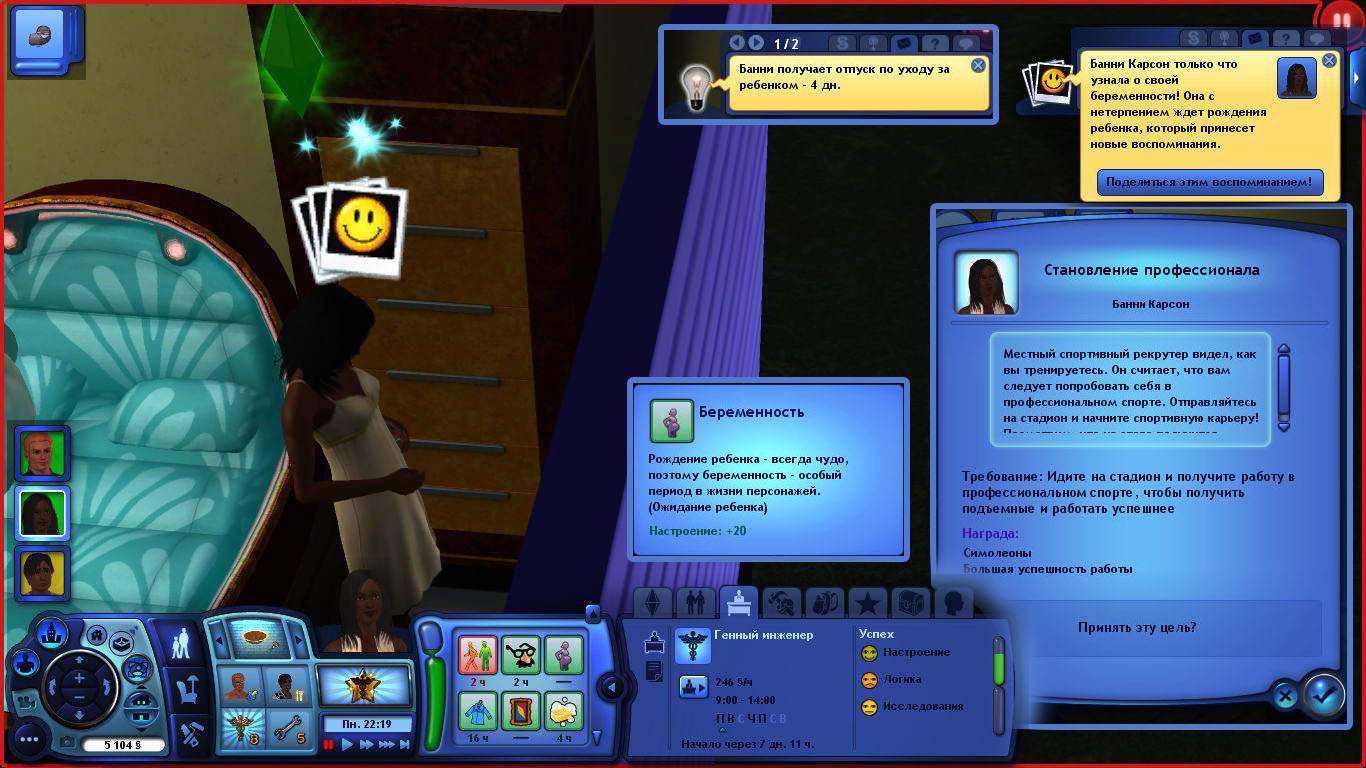The image size is (1366, 768).
Task: Open the pregnancy moodlet icon
Action: tap(563, 656)
